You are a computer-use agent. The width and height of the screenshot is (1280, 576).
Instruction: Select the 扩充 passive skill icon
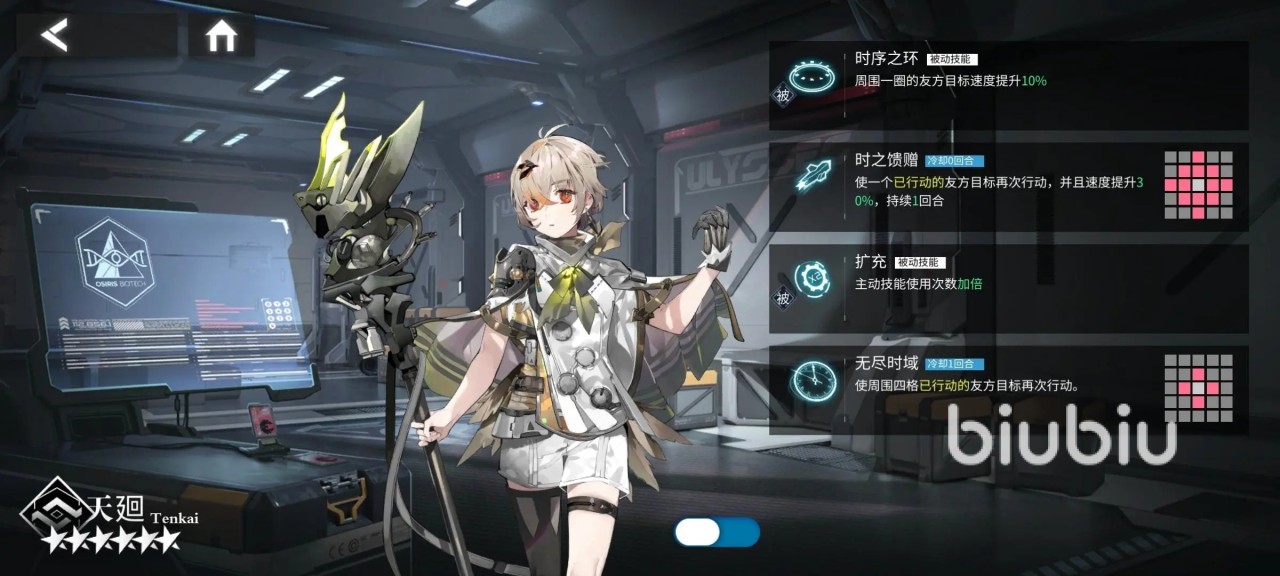pos(811,276)
